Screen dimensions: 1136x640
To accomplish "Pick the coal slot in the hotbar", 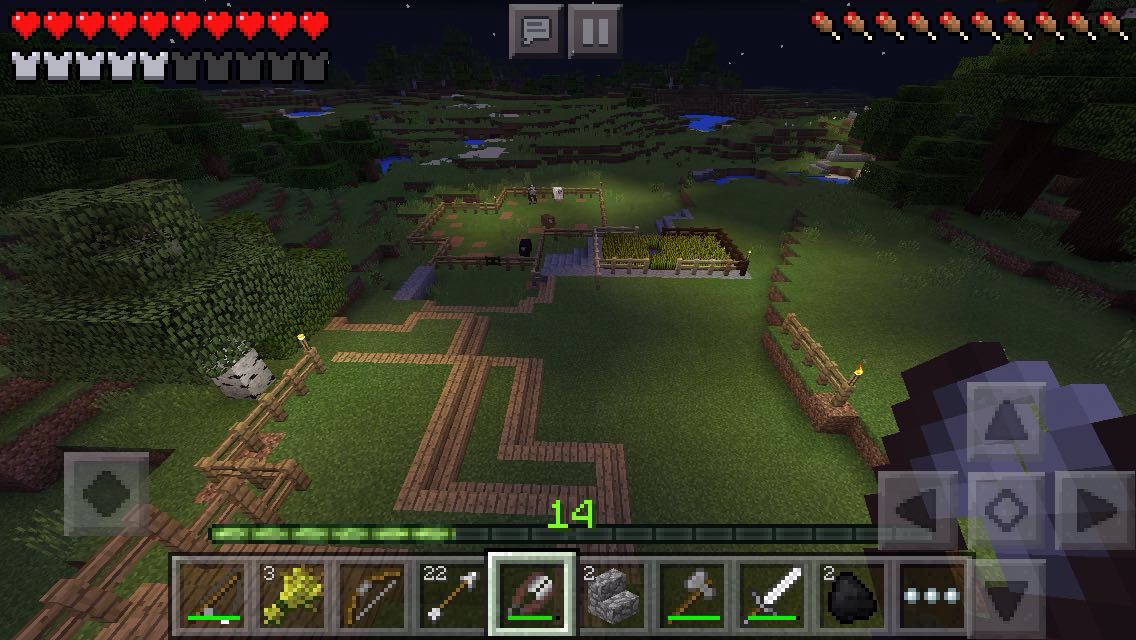I will [x=856, y=595].
